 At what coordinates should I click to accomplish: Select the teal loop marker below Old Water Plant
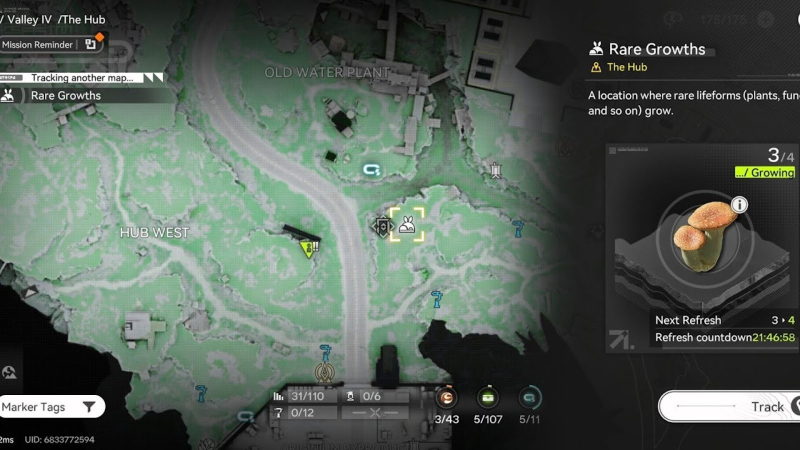click(x=373, y=170)
